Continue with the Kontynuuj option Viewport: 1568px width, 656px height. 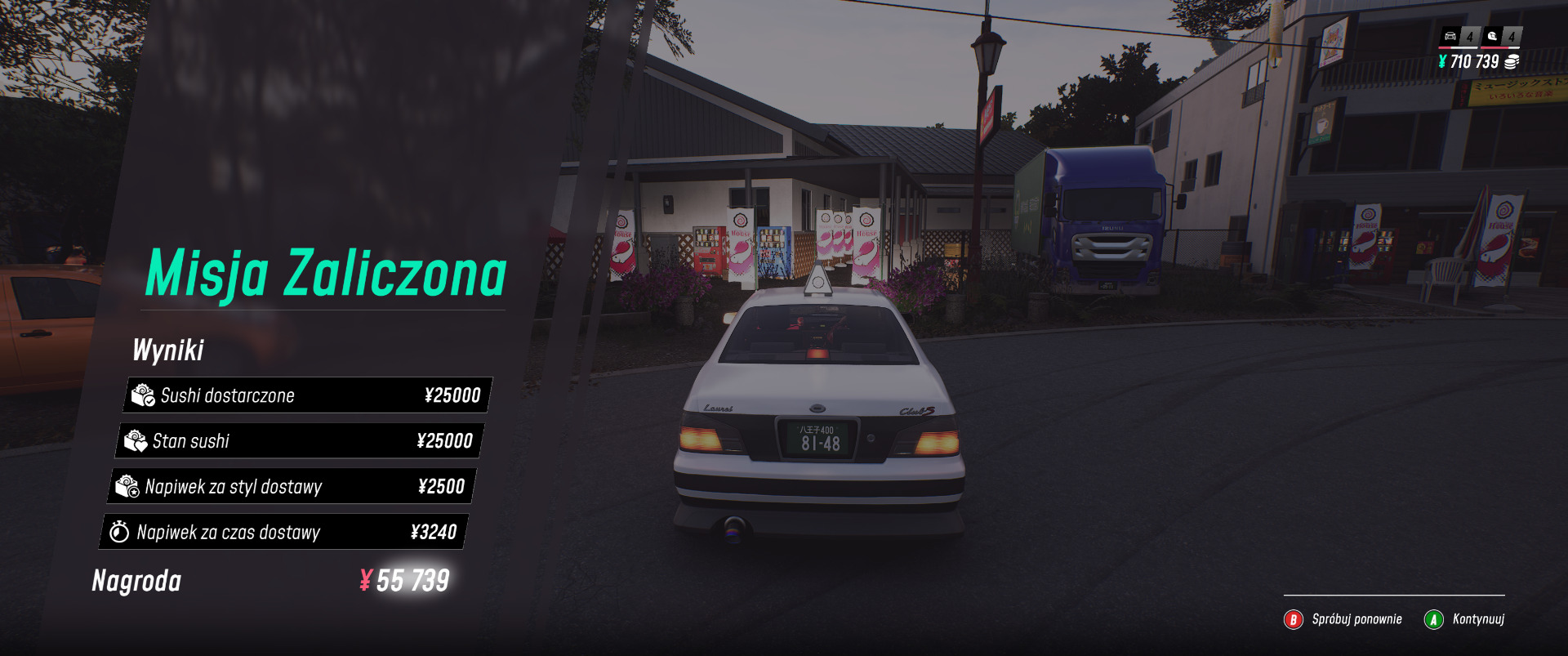(x=1465, y=619)
